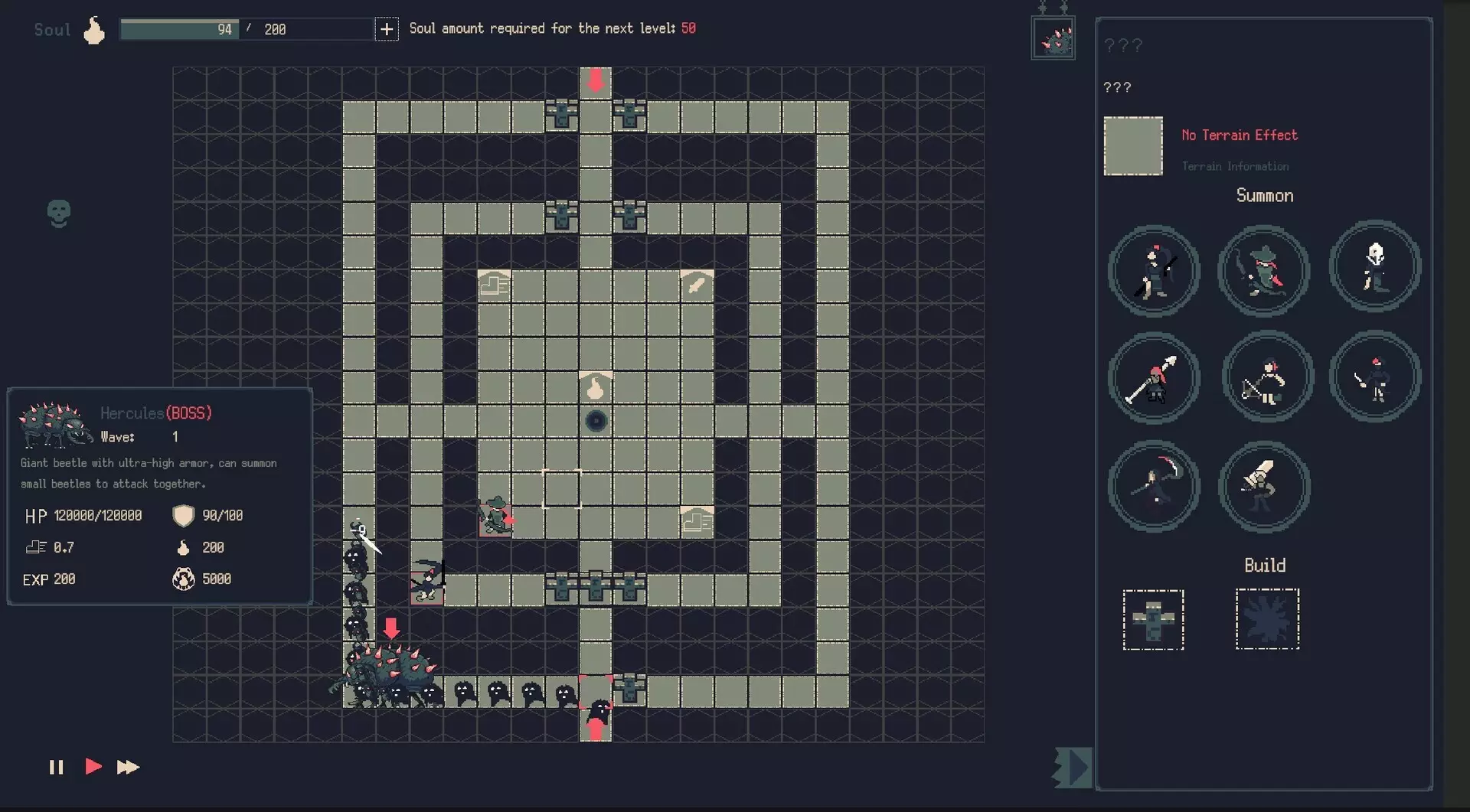
Task: Select the spike trap under Build
Action: (x=1267, y=620)
